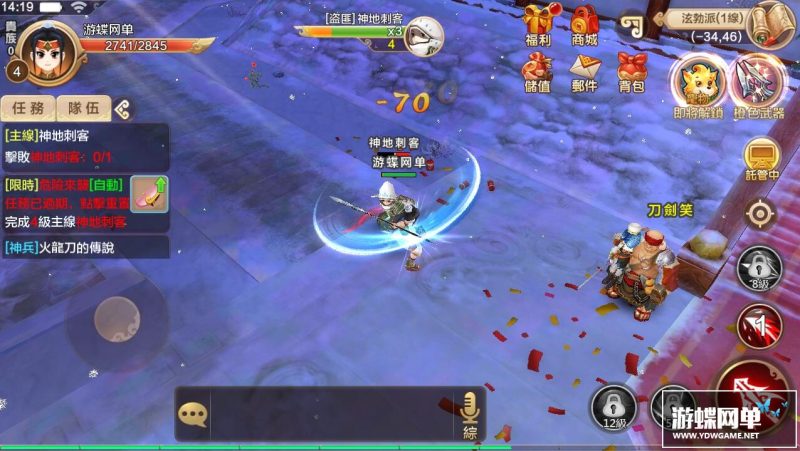Screen dimensions: 800x451
Task: Collapse the top menu with the scroll arrow
Action: pyautogui.click(x=630, y=24)
